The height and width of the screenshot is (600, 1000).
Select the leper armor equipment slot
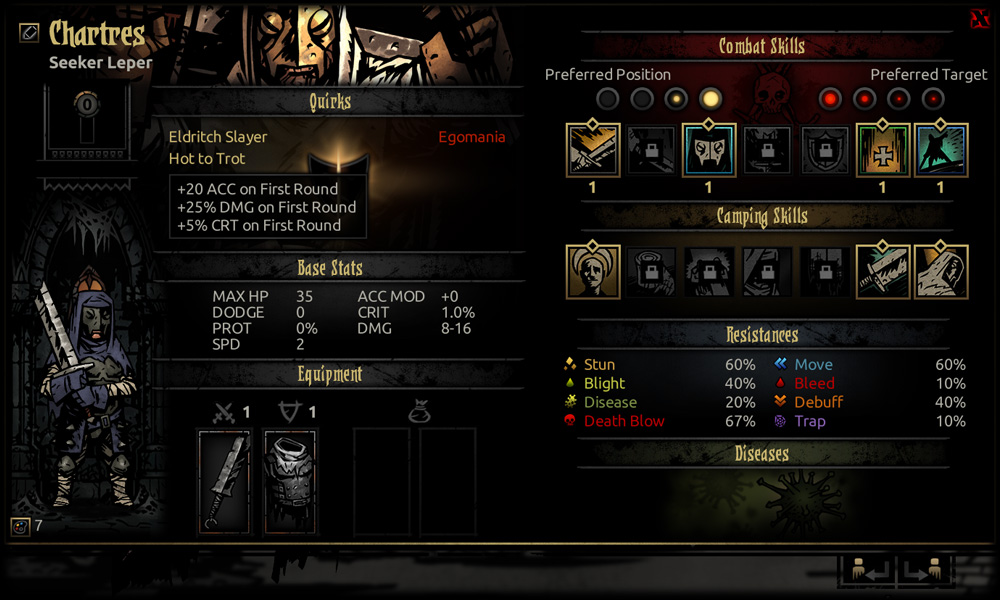tap(290, 482)
